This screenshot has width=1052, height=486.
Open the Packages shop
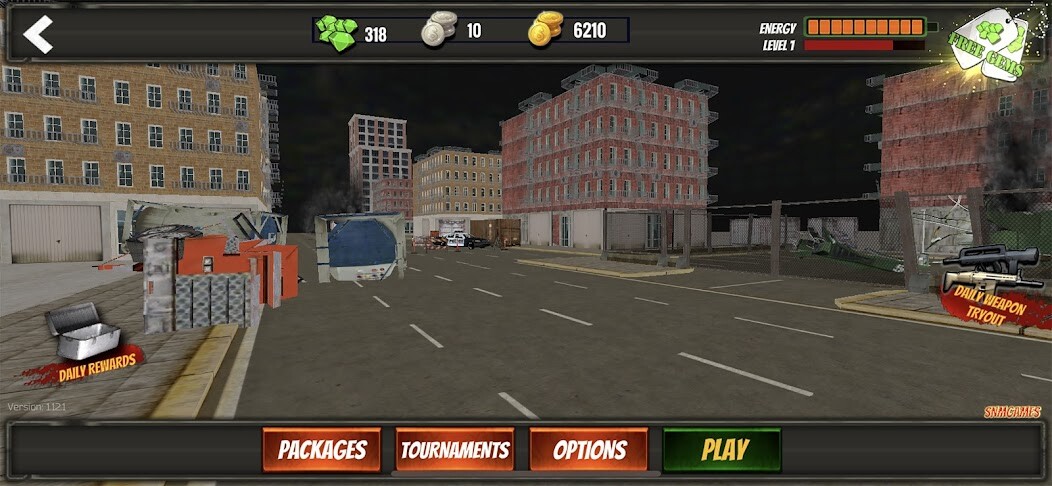coord(322,450)
